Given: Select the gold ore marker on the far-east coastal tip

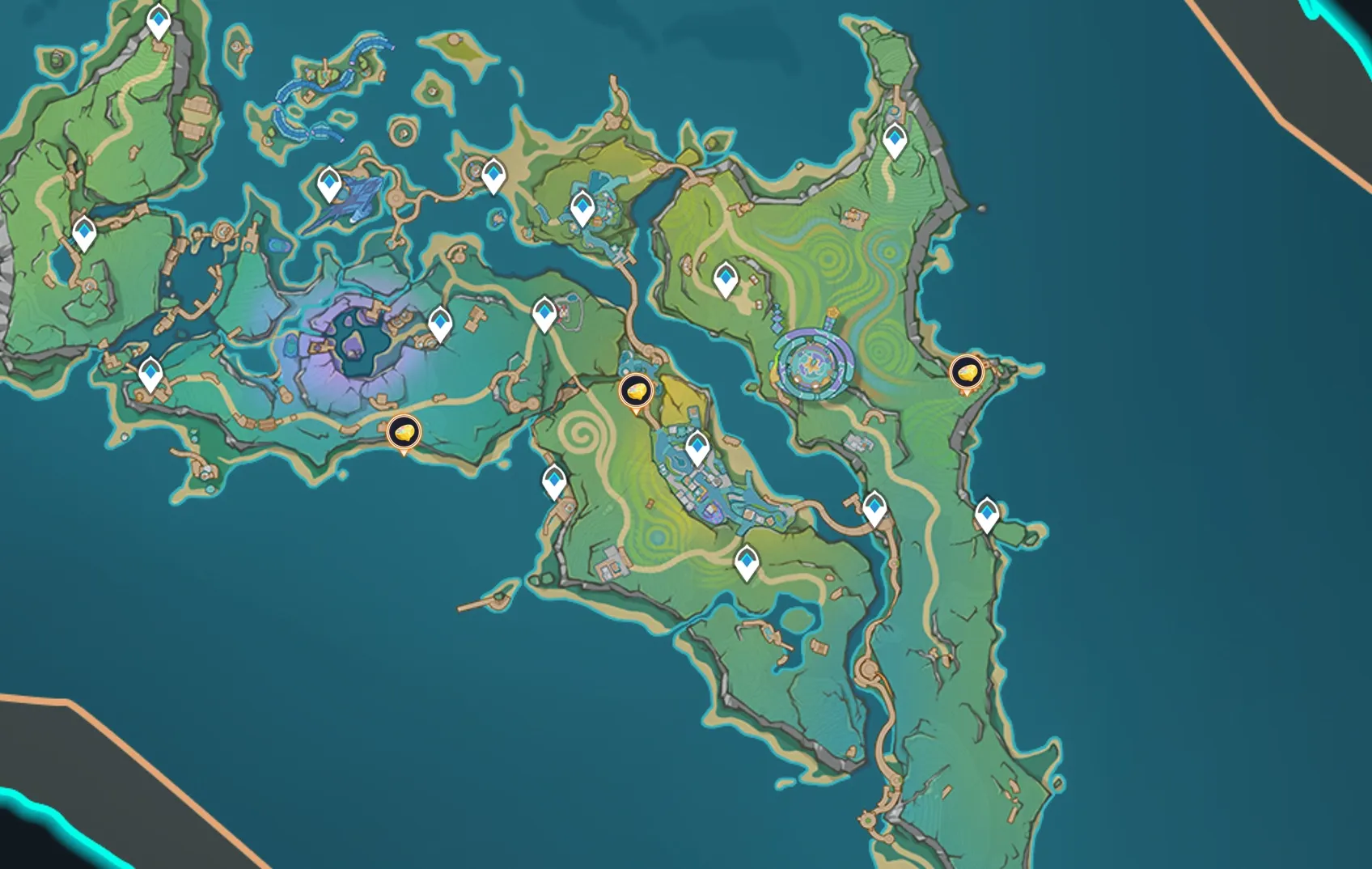Looking at the screenshot, I should [966, 372].
